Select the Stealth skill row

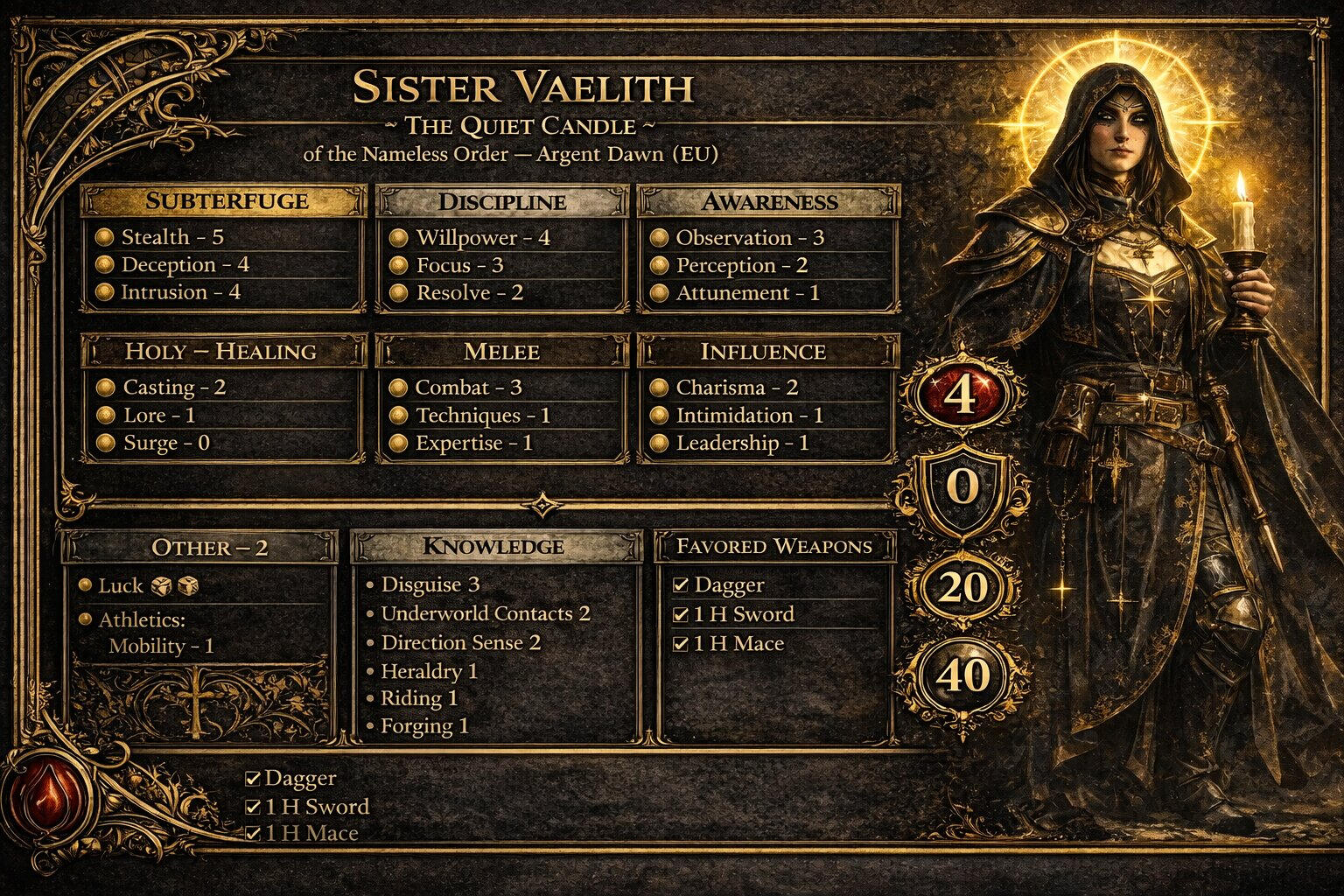point(172,237)
